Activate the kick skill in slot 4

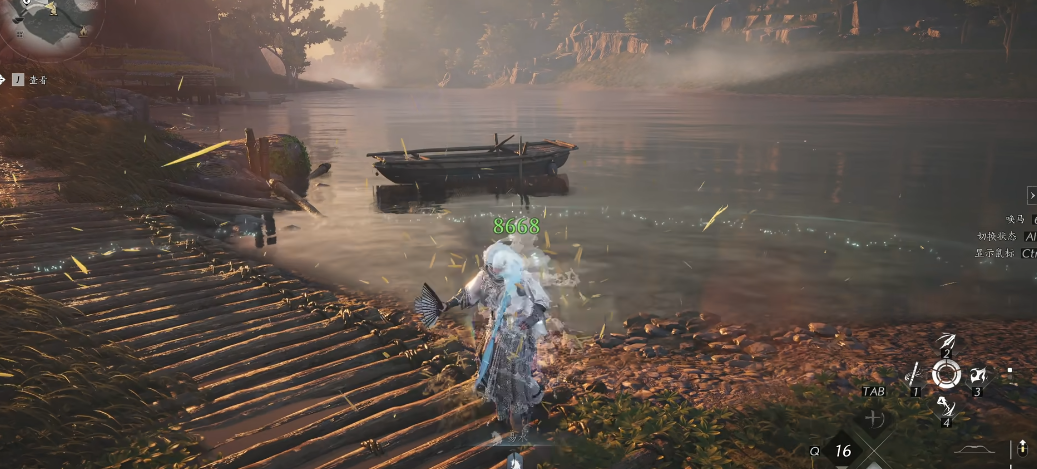[946, 407]
